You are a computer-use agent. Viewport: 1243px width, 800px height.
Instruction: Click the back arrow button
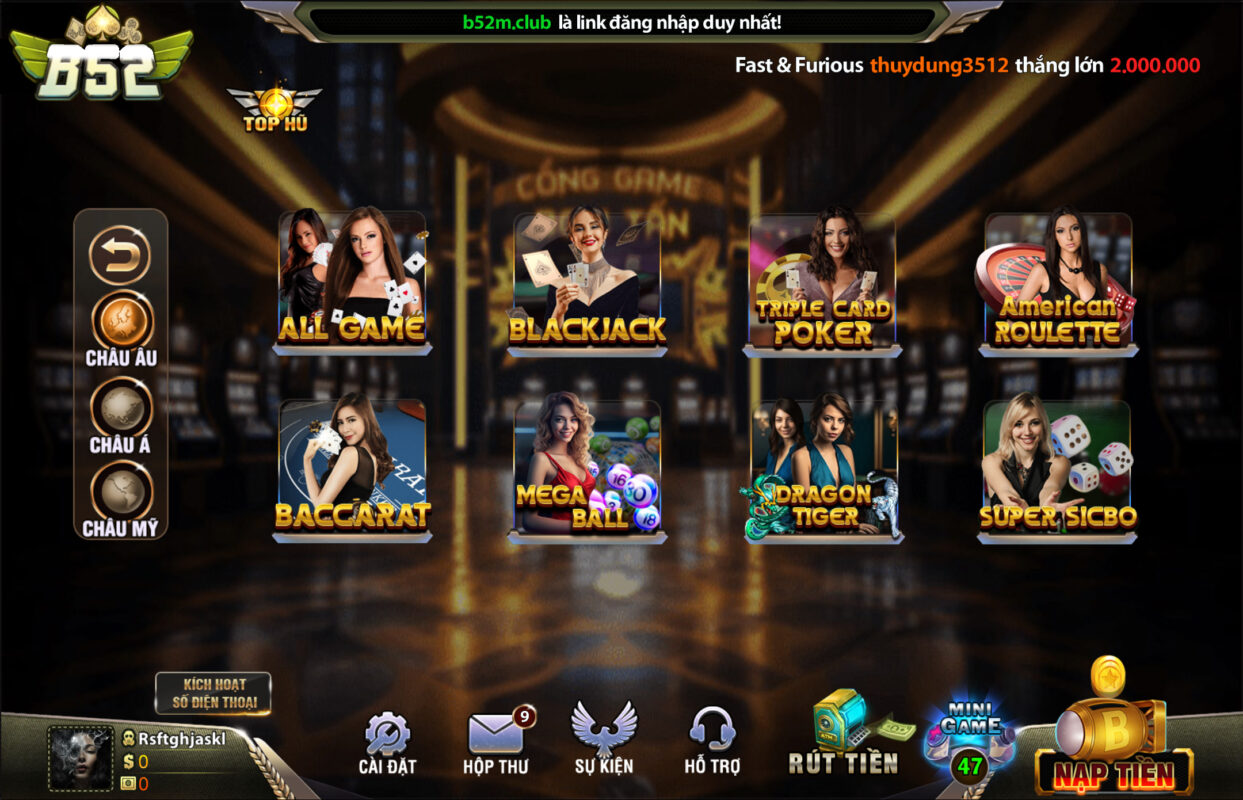(x=120, y=256)
